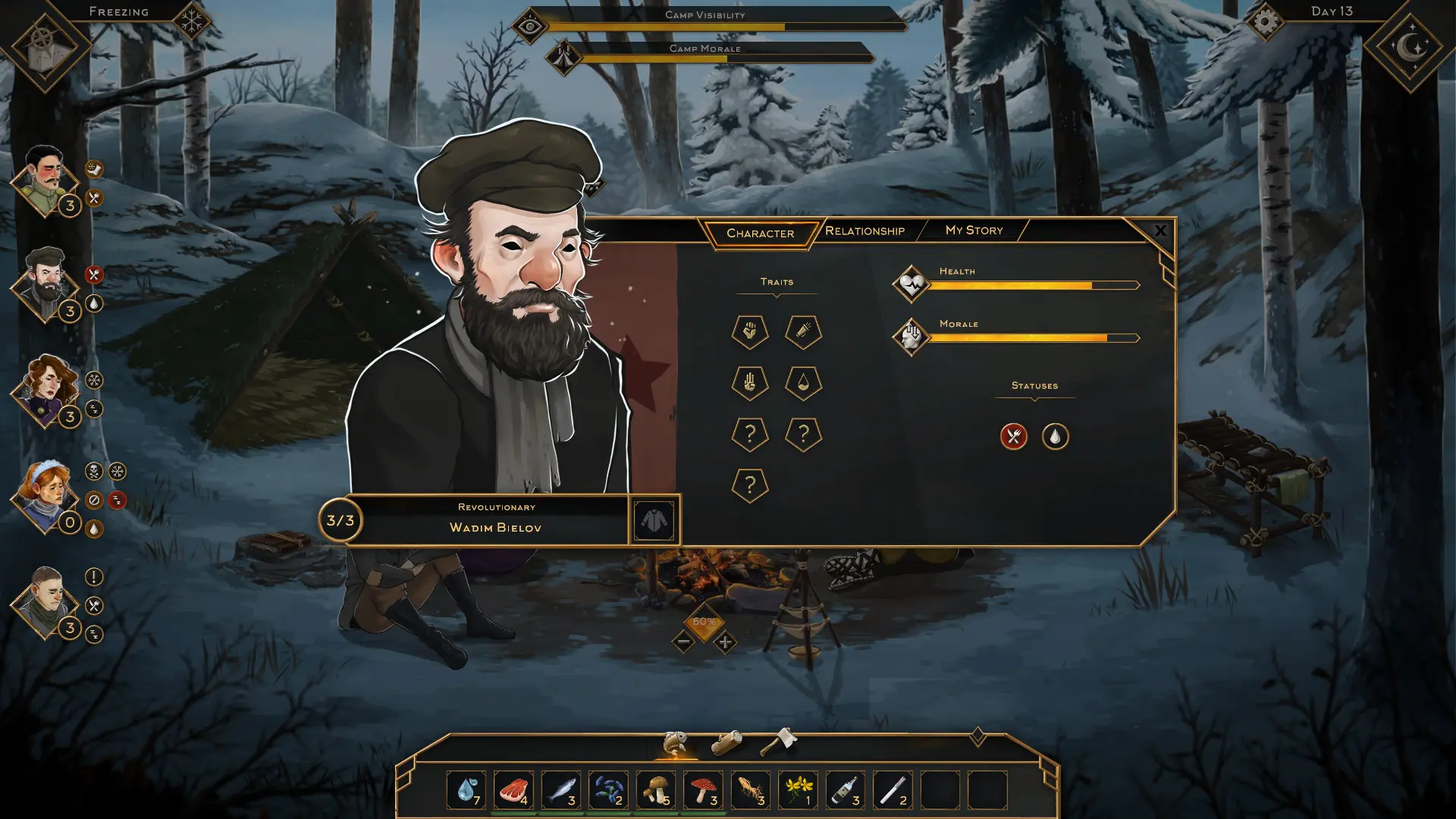Pick the red fly agaric mushroom slot
The width and height of the screenshot is (1456, 819).
click(x=703, y=790)
